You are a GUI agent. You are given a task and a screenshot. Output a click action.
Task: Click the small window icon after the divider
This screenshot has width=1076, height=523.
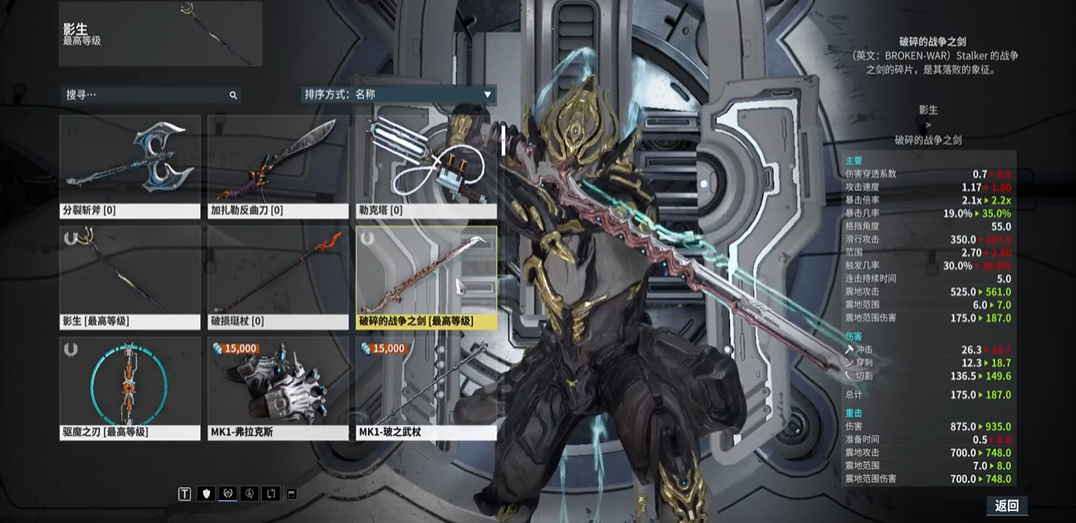click(x=291, y=493)
